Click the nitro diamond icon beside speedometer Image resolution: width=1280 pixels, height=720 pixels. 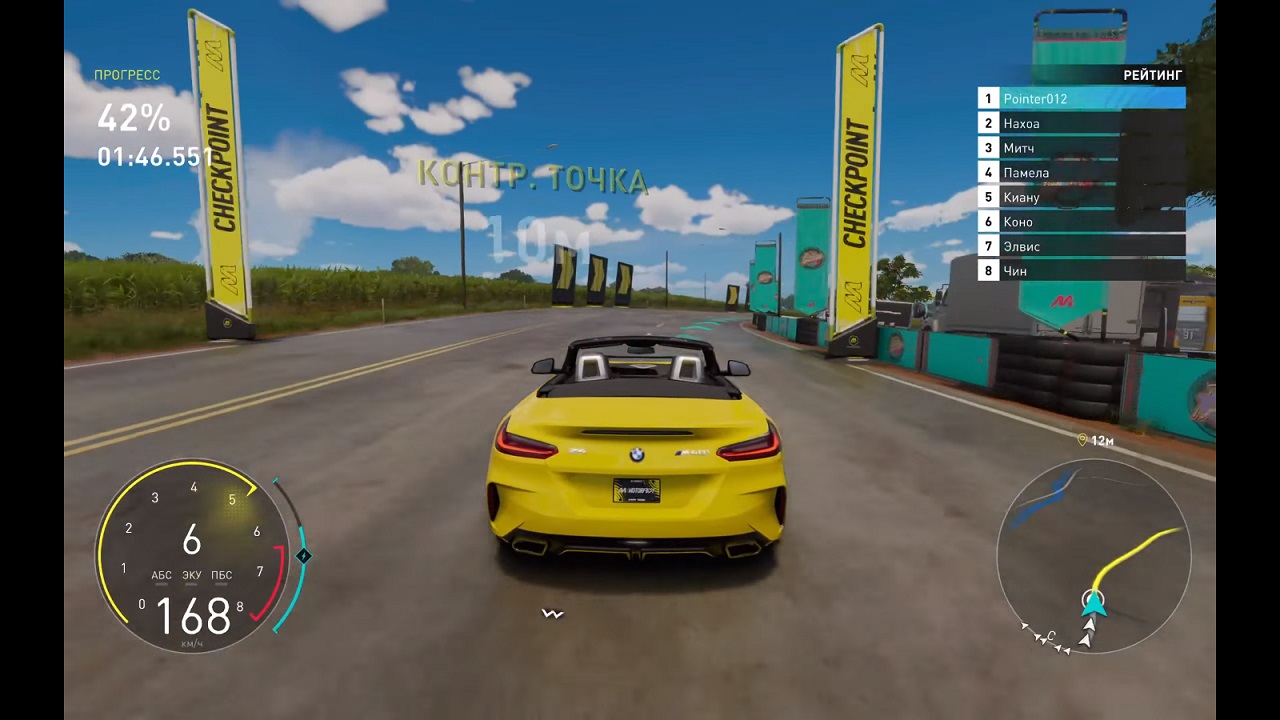304,556
